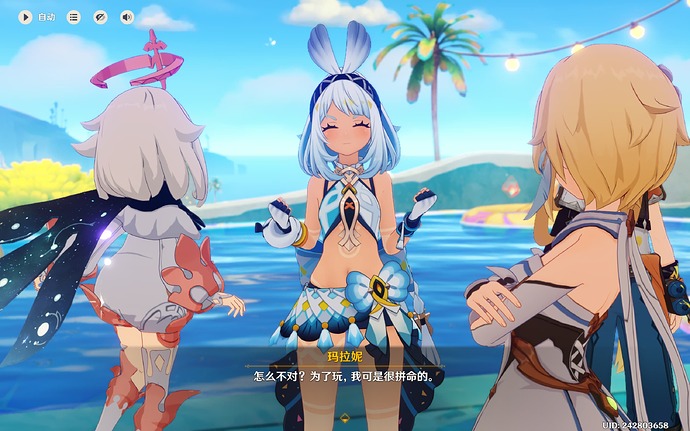This screenshot has height=431, width=690.
Task: Open the dialogue history log
Action: [73, 17]
